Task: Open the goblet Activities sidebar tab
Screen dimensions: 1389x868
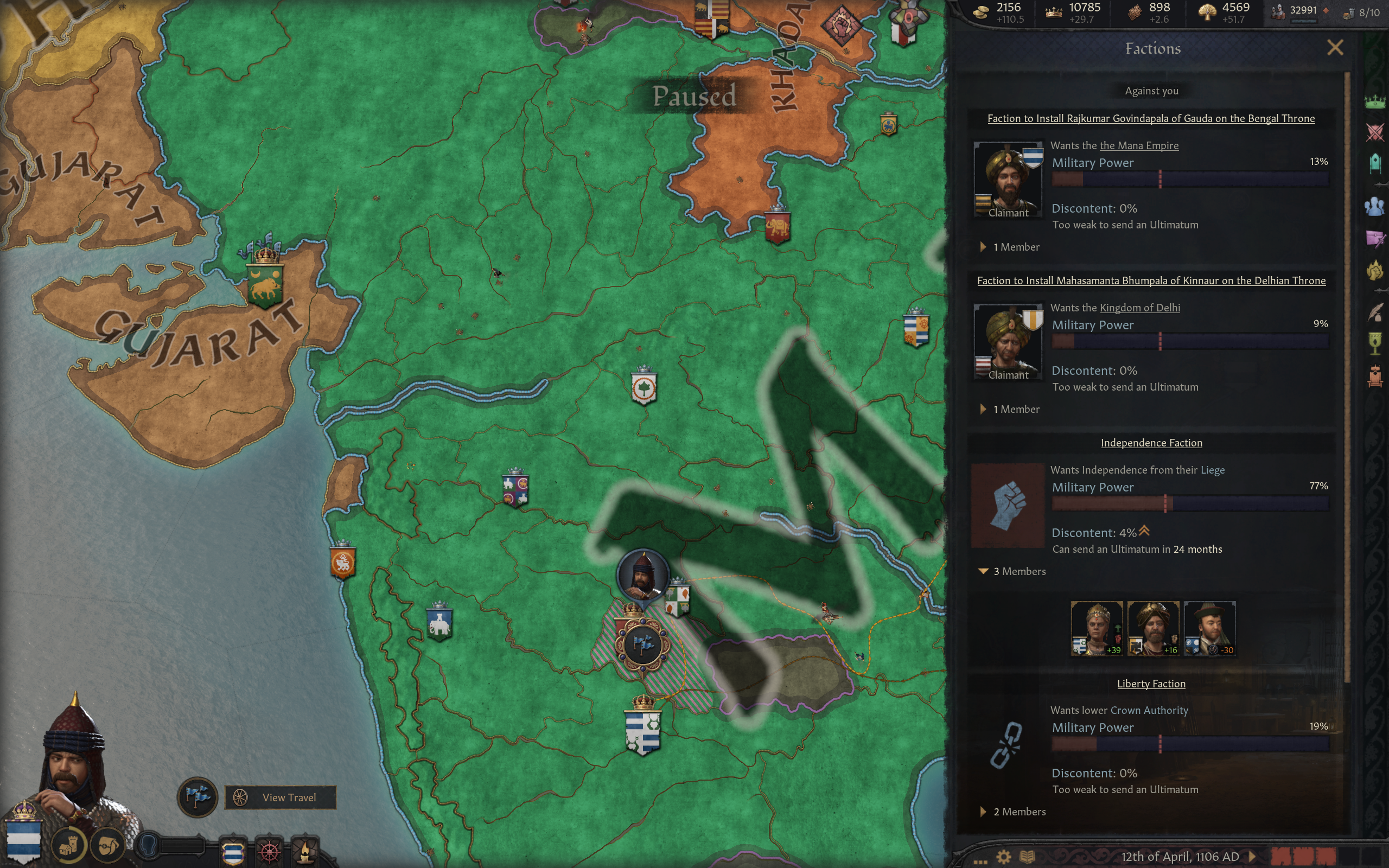Action: pyautogui.click(x=1375, y=343)
